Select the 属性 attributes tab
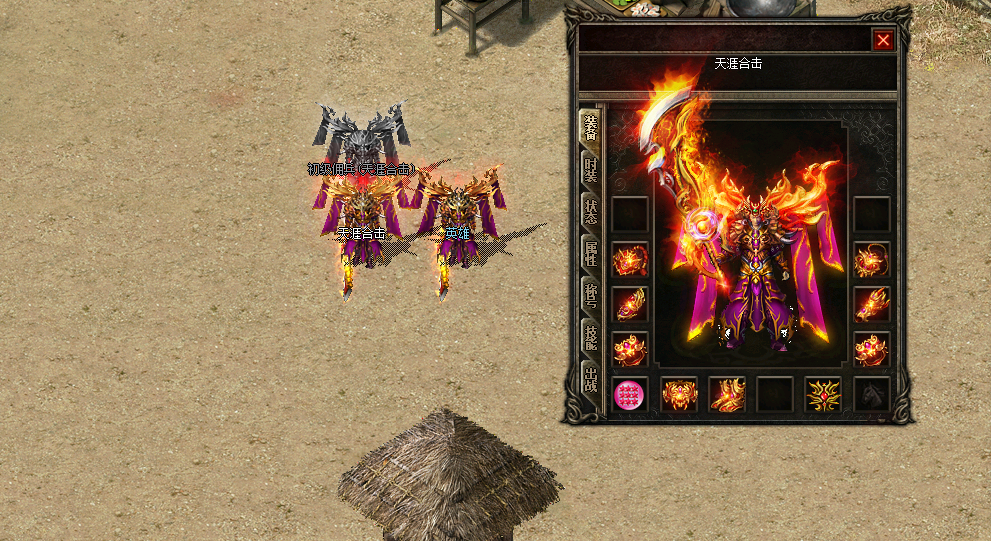Viewport: 991px width, 541px height. (x=591, y=253)
